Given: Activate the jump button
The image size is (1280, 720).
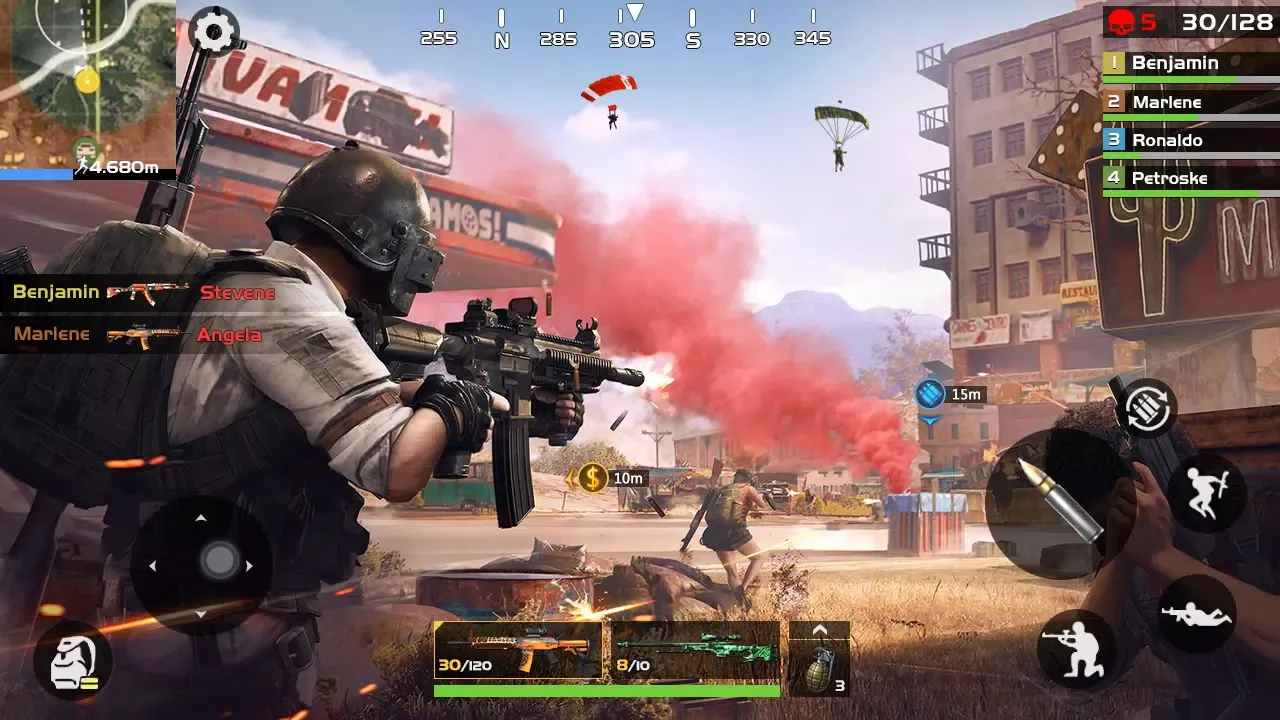Looking at the screenshot, I should coord(1206,494).
